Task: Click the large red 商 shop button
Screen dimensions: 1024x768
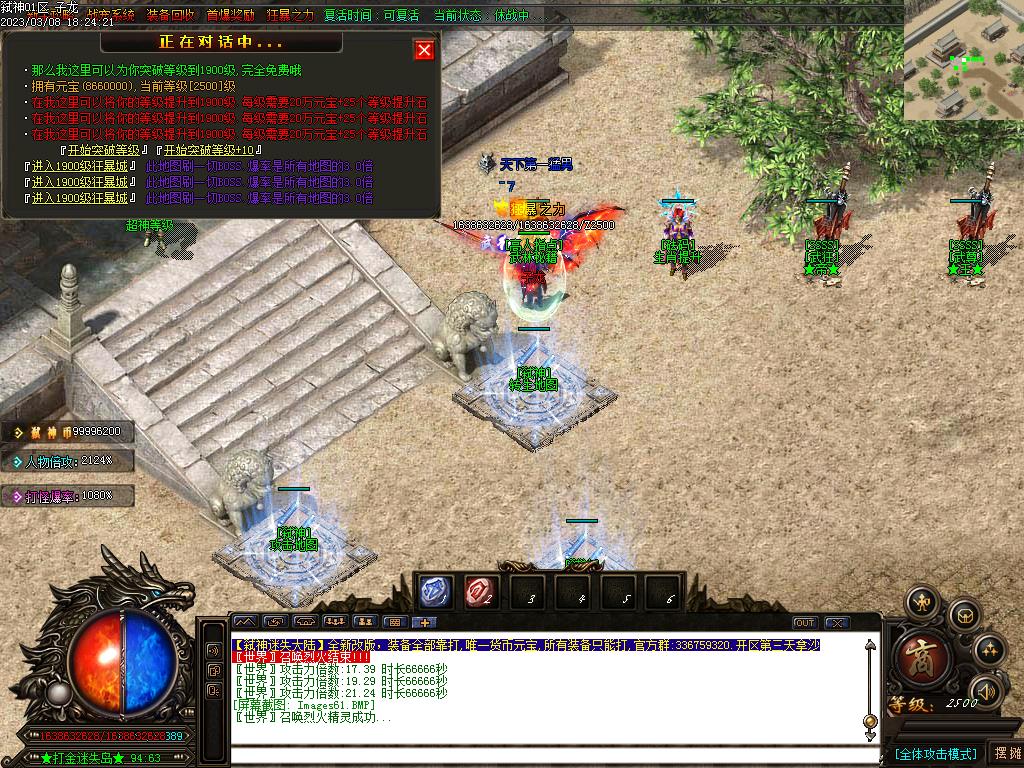Action: click(916, 657)
